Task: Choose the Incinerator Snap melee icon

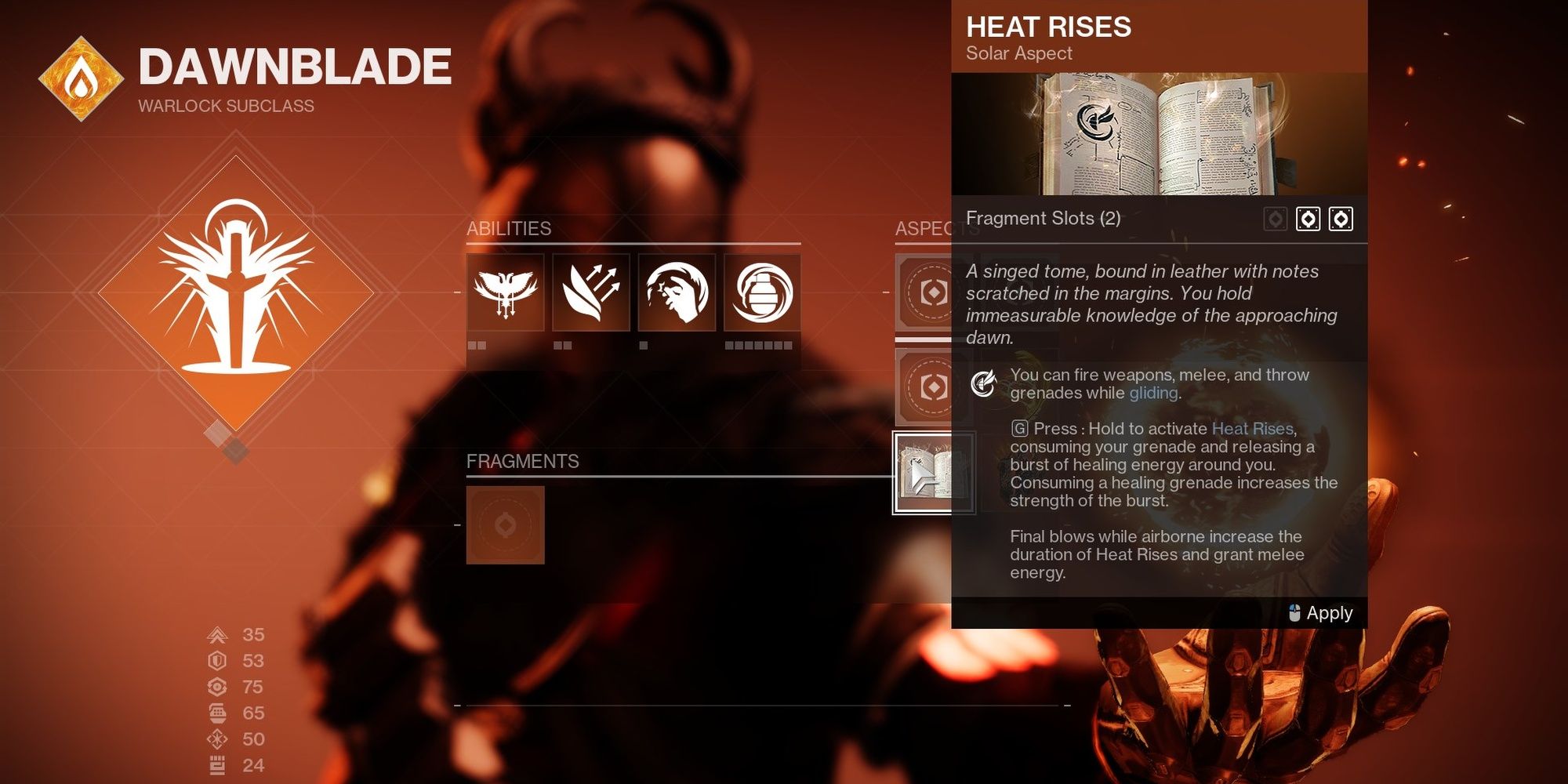Action: tap(675, 294)
